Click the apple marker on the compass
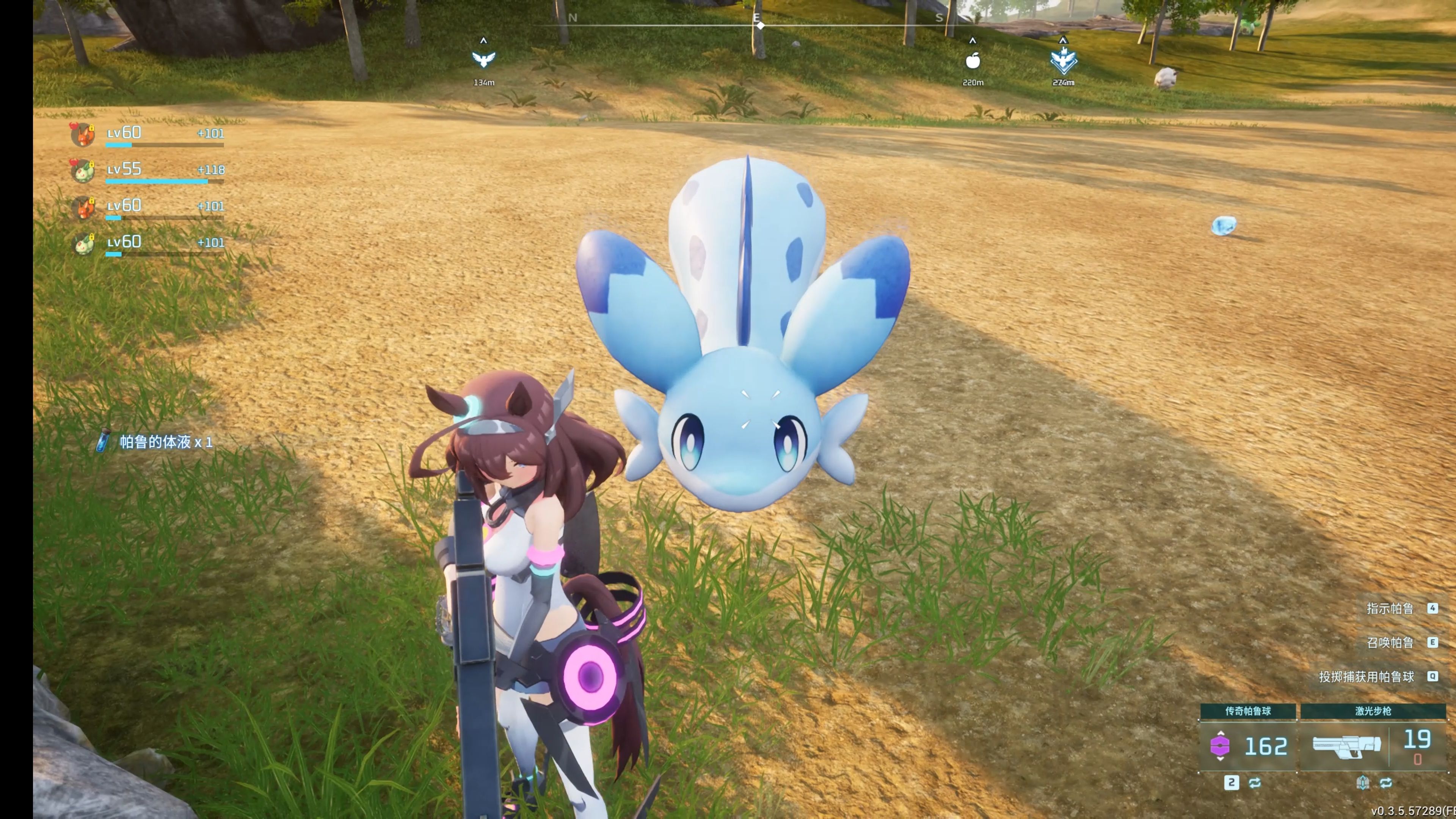 (972, 61)
